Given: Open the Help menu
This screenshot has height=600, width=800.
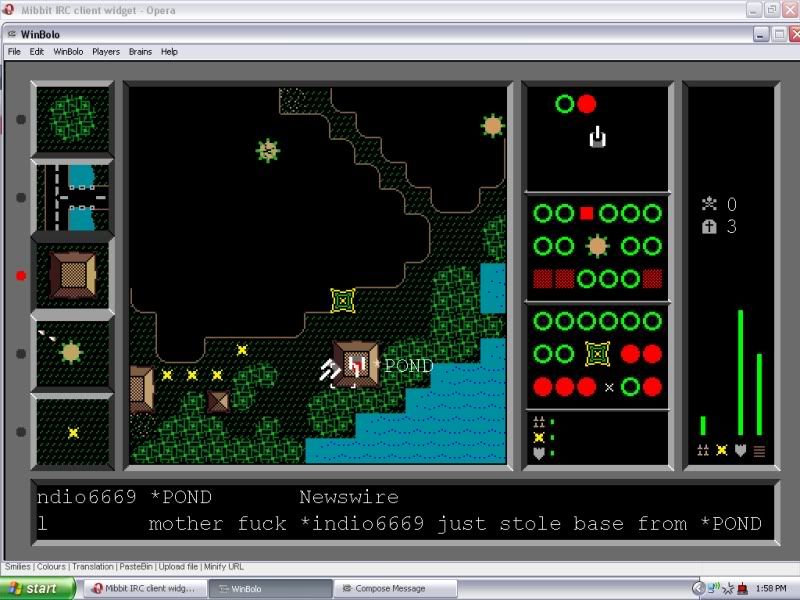Looking at the screenshot, I should pyautogui.click(x=169, y=51).
